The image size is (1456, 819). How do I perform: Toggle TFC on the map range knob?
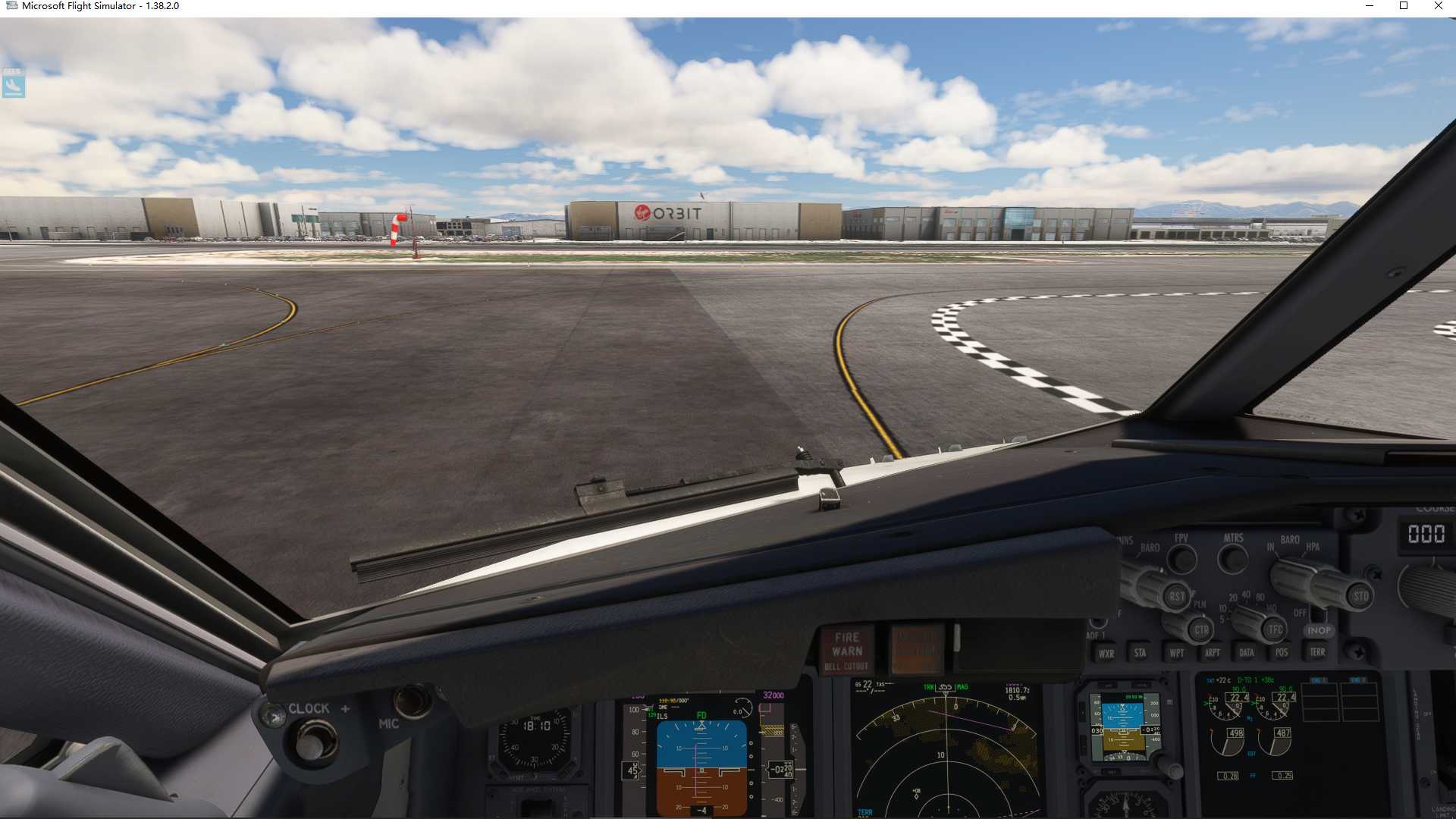[x=1275, y=629]
